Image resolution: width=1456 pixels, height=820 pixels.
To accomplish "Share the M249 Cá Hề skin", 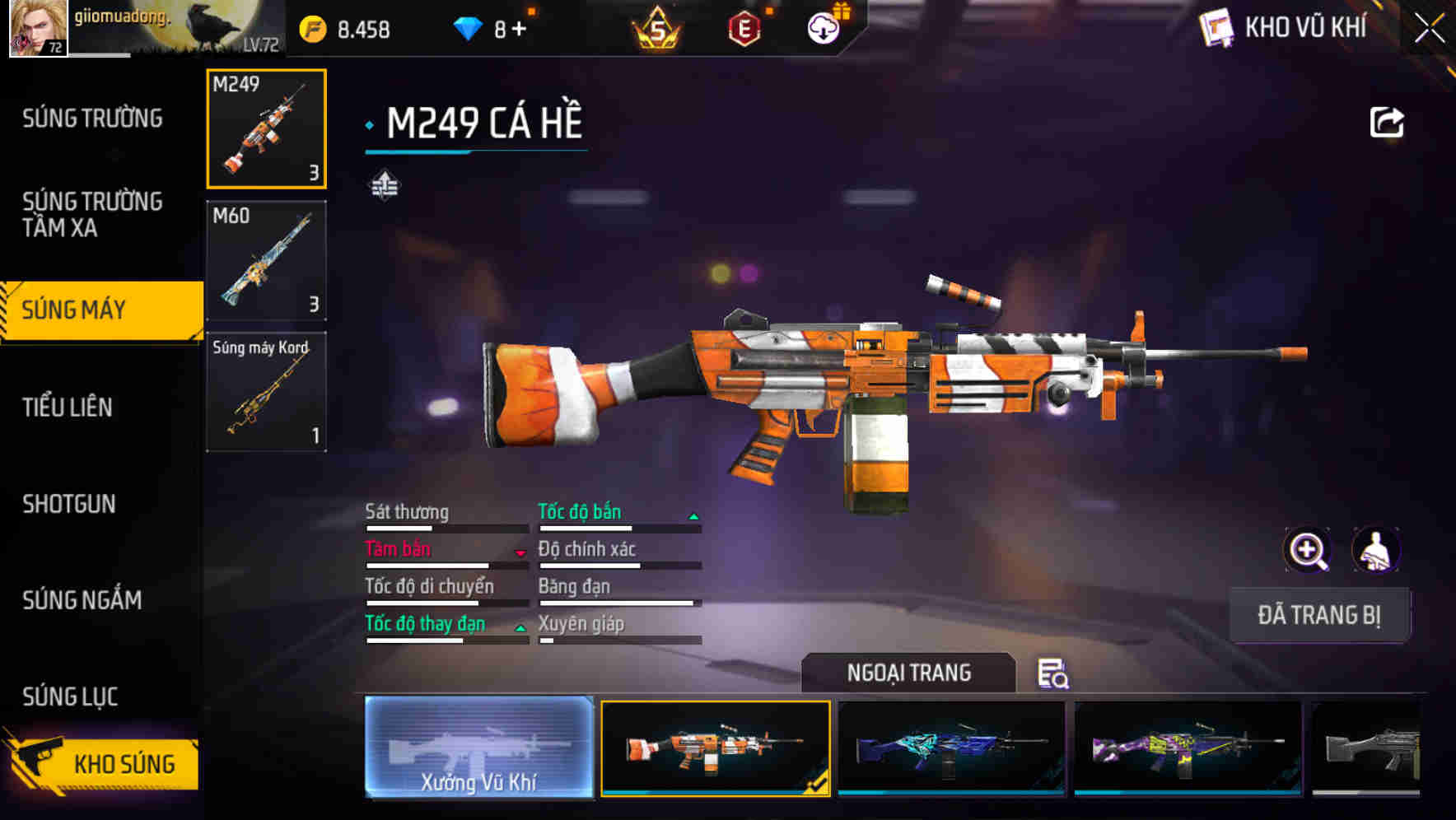I will tap(1387, 121).
